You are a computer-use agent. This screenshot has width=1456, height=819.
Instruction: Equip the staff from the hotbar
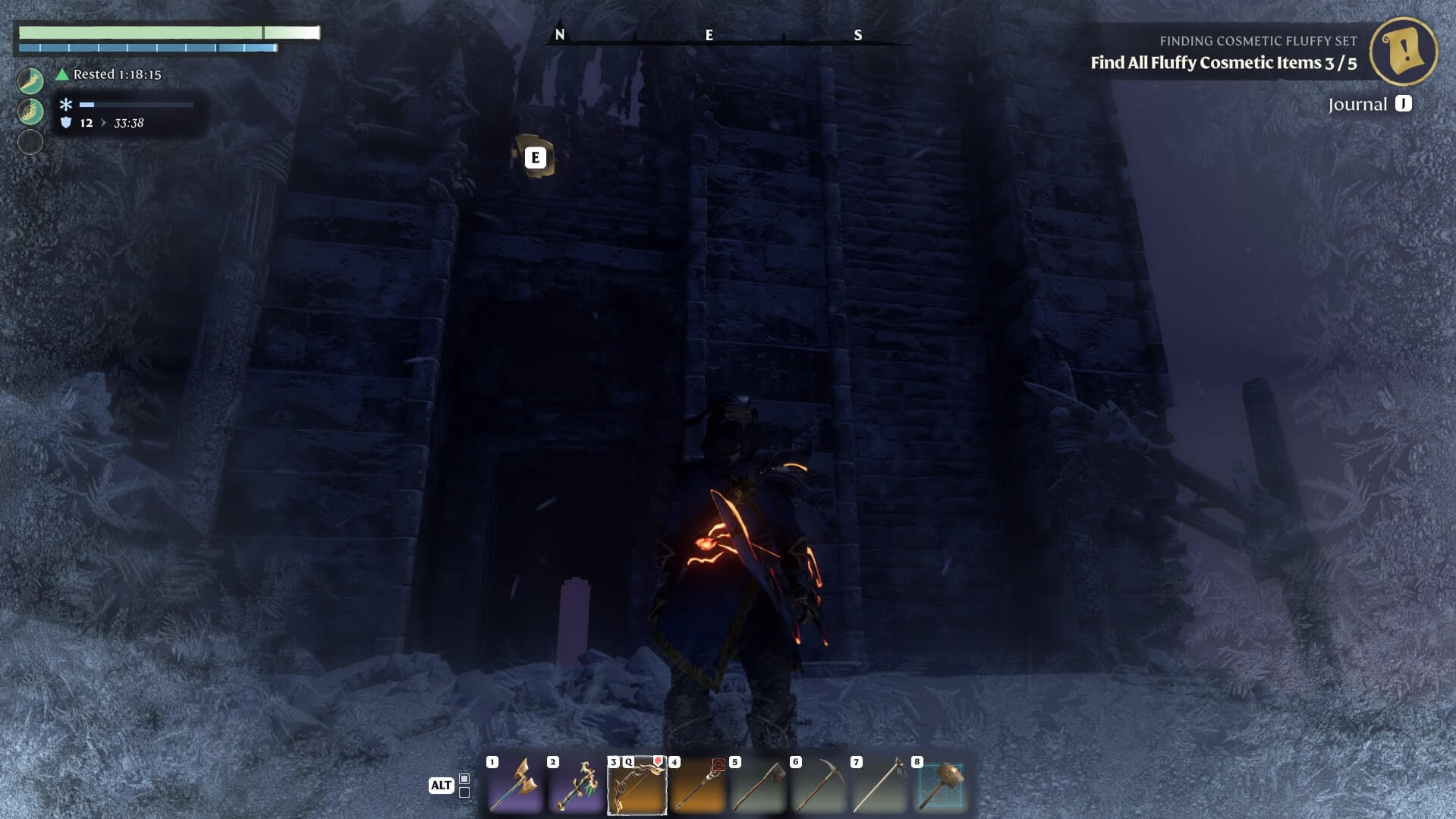click(x=697, y=785)
